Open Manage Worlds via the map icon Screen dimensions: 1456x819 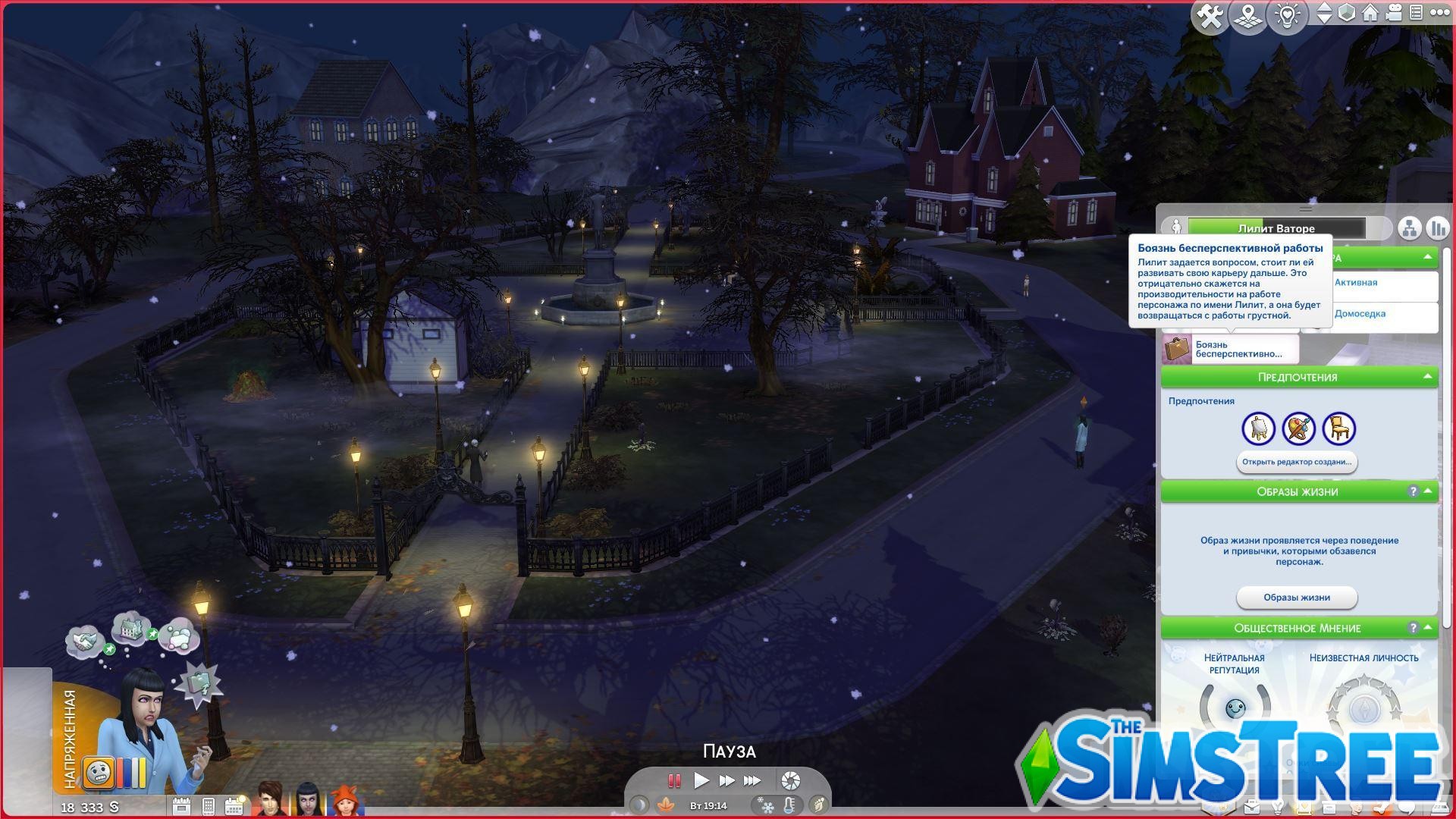1248,13
